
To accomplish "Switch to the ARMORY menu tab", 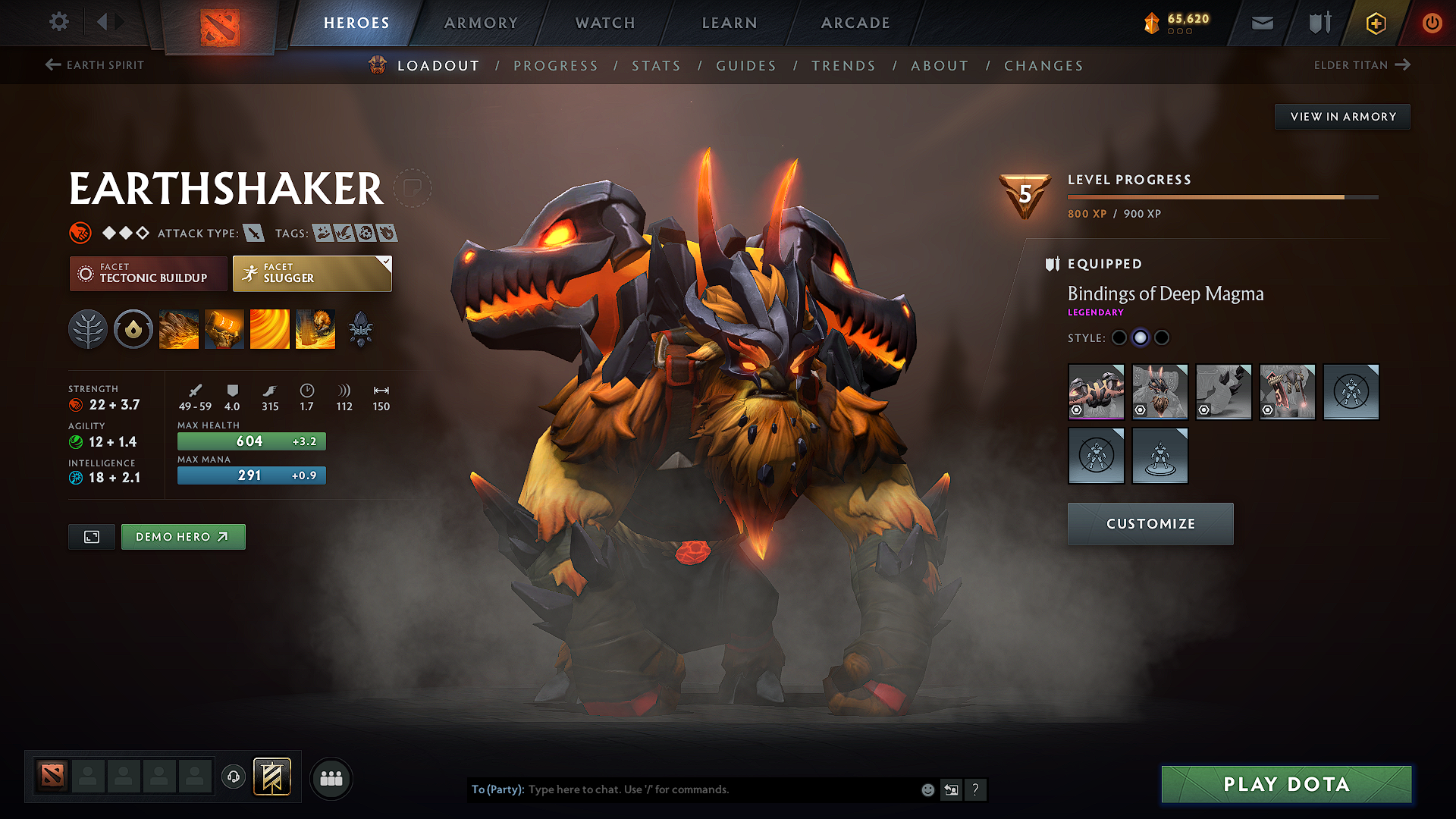I will pos(481,23).
